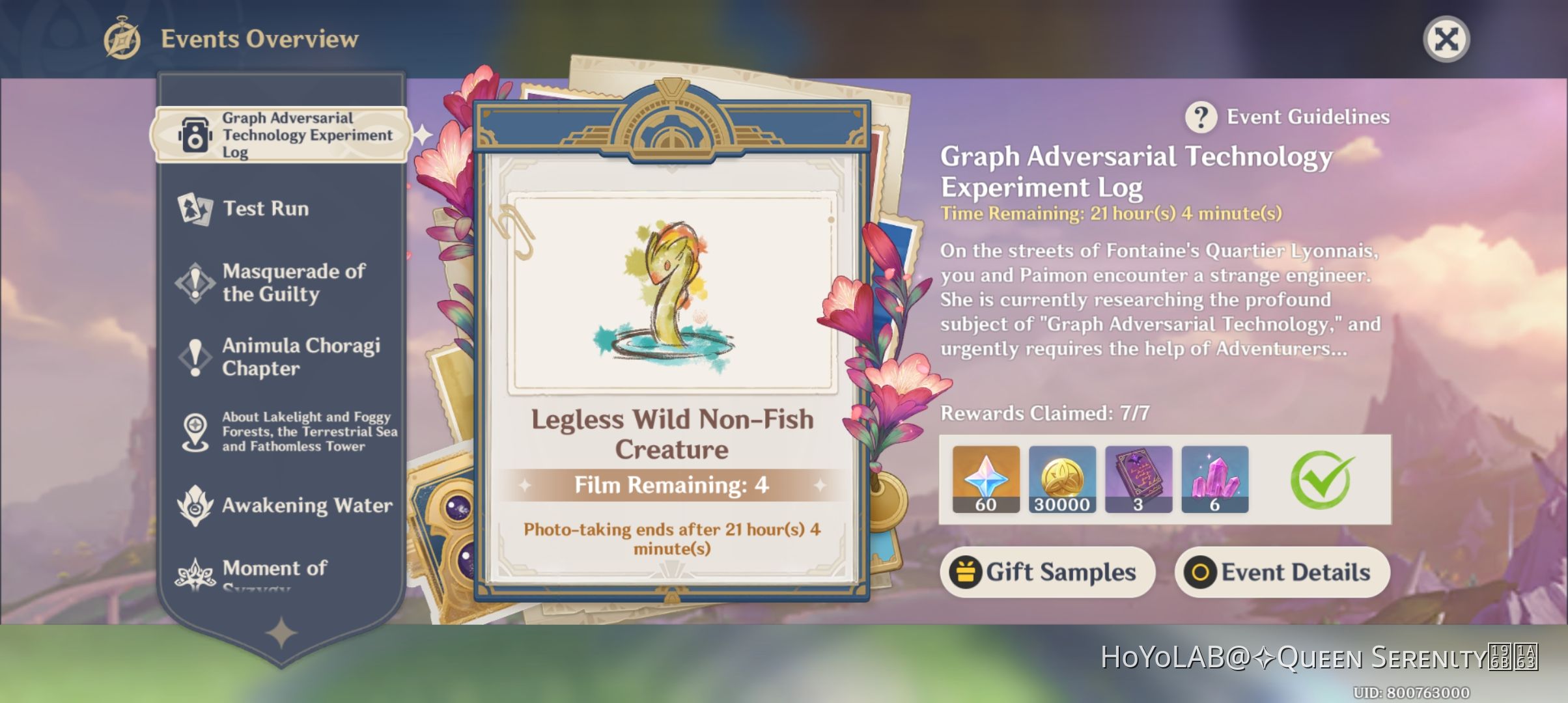Switch to the Test Run event
The image size is (1568, 703).
(267, 208)
